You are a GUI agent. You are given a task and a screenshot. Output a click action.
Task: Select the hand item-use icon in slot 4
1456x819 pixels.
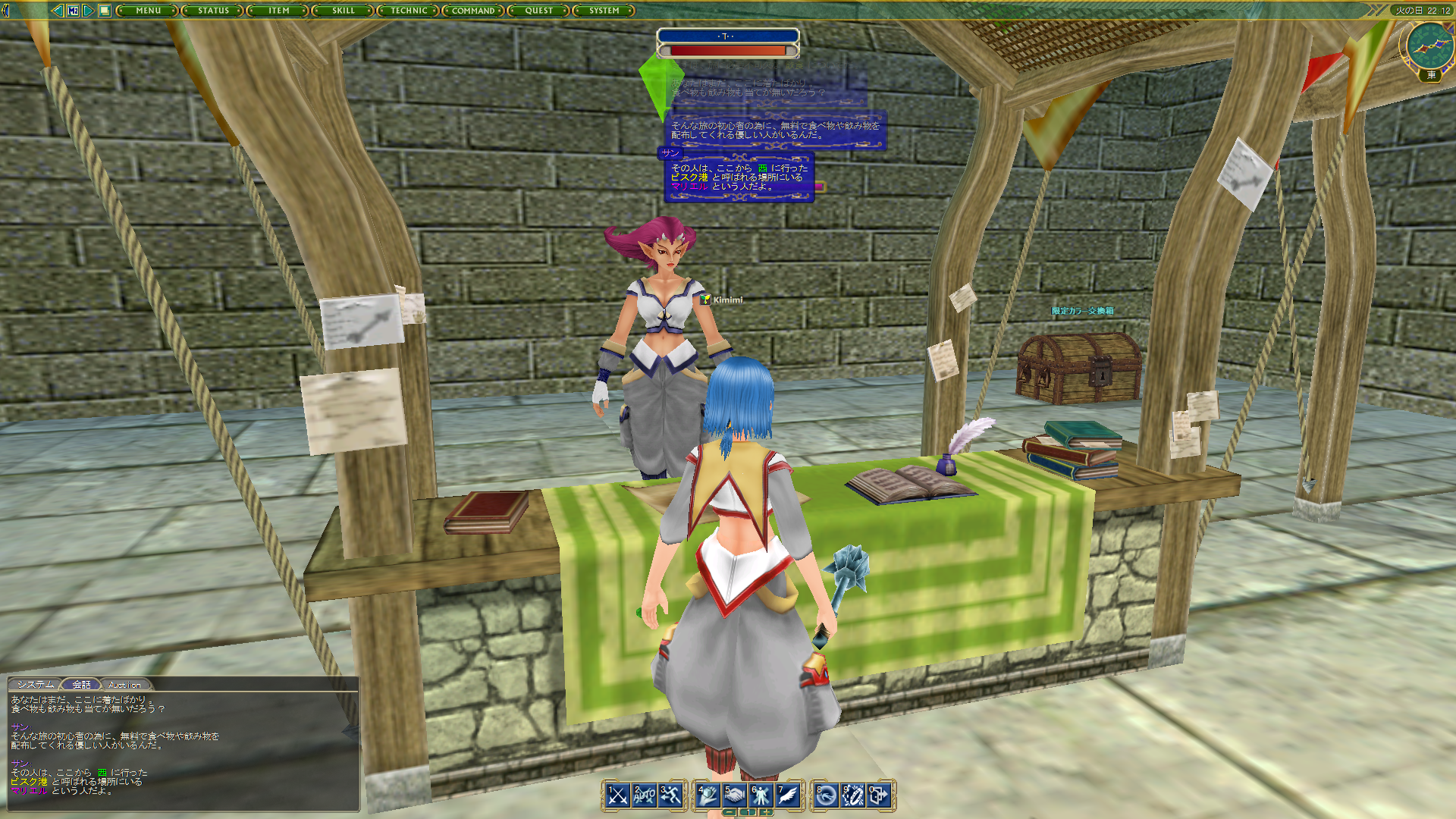[670, 794]
